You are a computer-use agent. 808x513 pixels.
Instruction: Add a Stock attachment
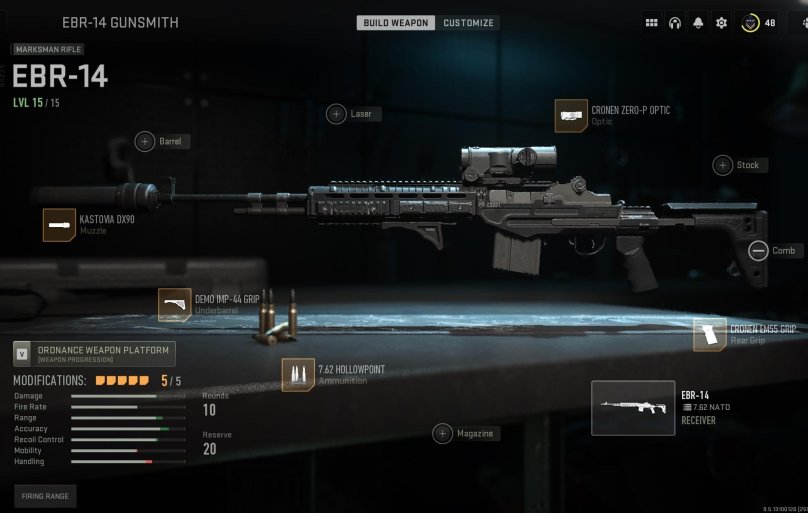click(722, 165)
